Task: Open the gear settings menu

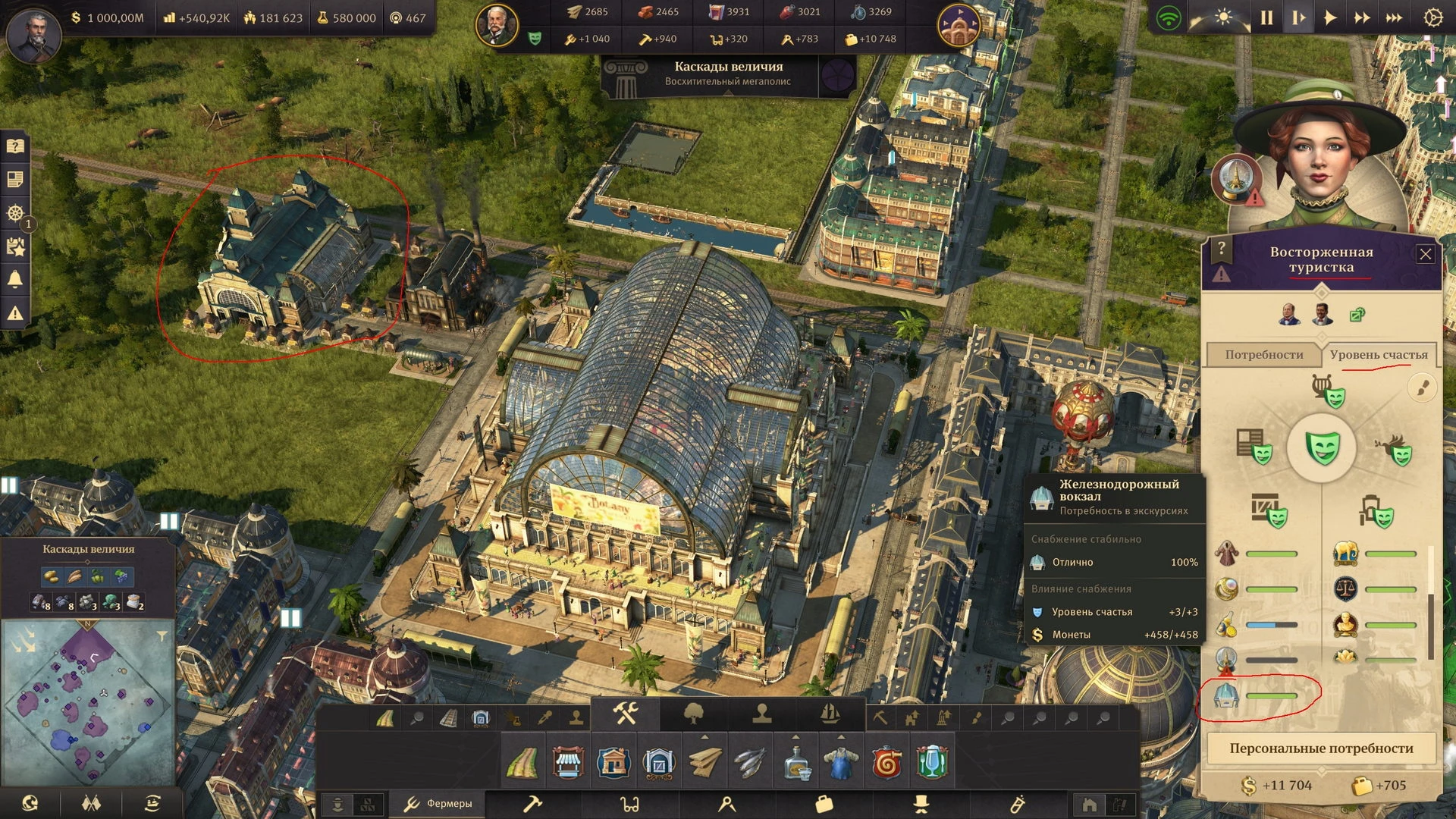Action: (x=1432, y=17)
